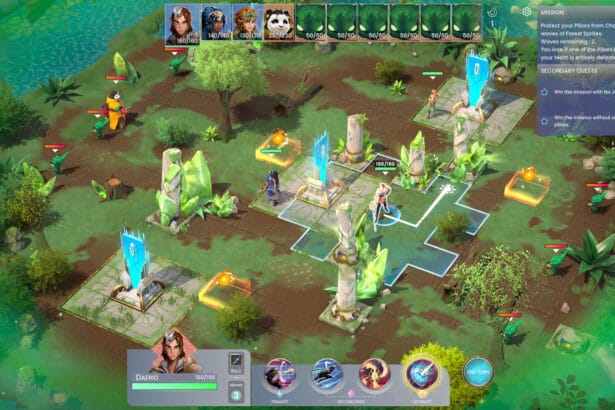
Task: Select Daerio's portrait in the turn order
Action: point(180,22)
